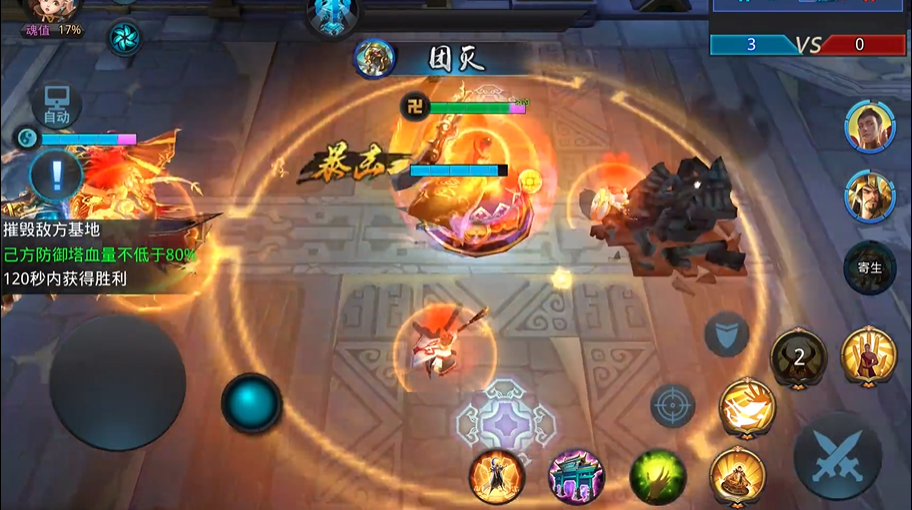912x510 pixels.
Task: Activate the 寄生 skill button
Action: tap(869, 267)
